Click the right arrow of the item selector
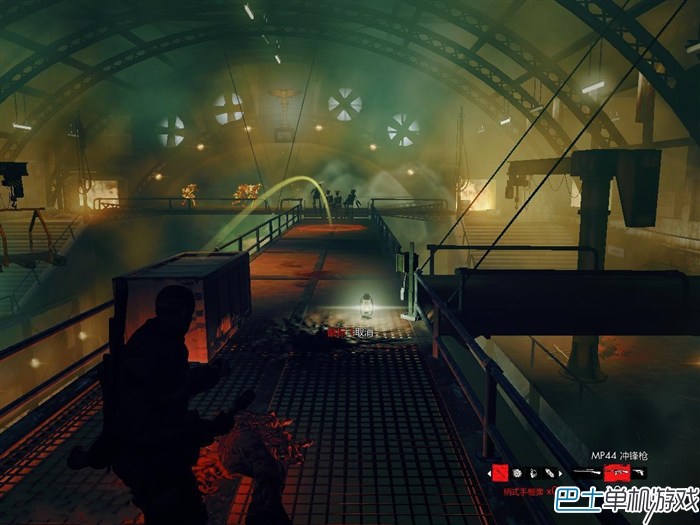Viewport: 700px width, 525px height. pyautogui.click(x=561, y=473)
